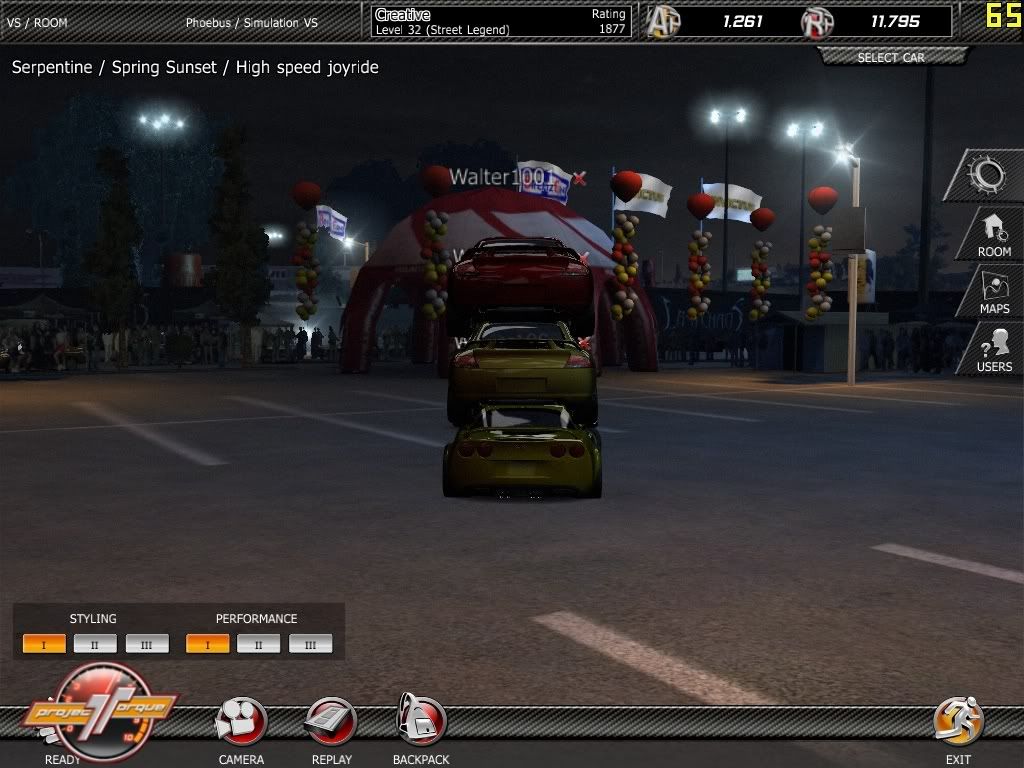Show the Maps selection
1024x768 pixels.
[993, 293]
